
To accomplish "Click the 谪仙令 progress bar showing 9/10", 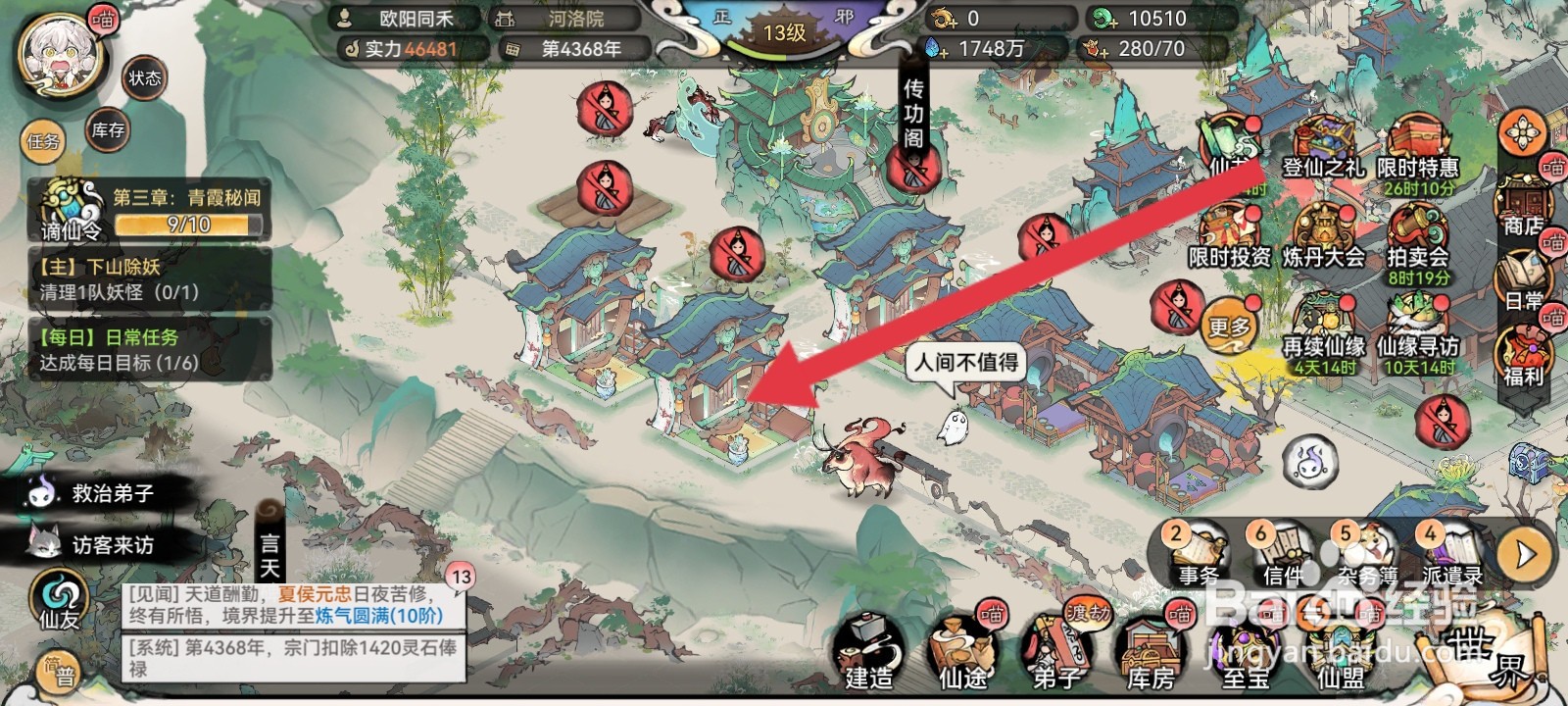I will point(186,226).
